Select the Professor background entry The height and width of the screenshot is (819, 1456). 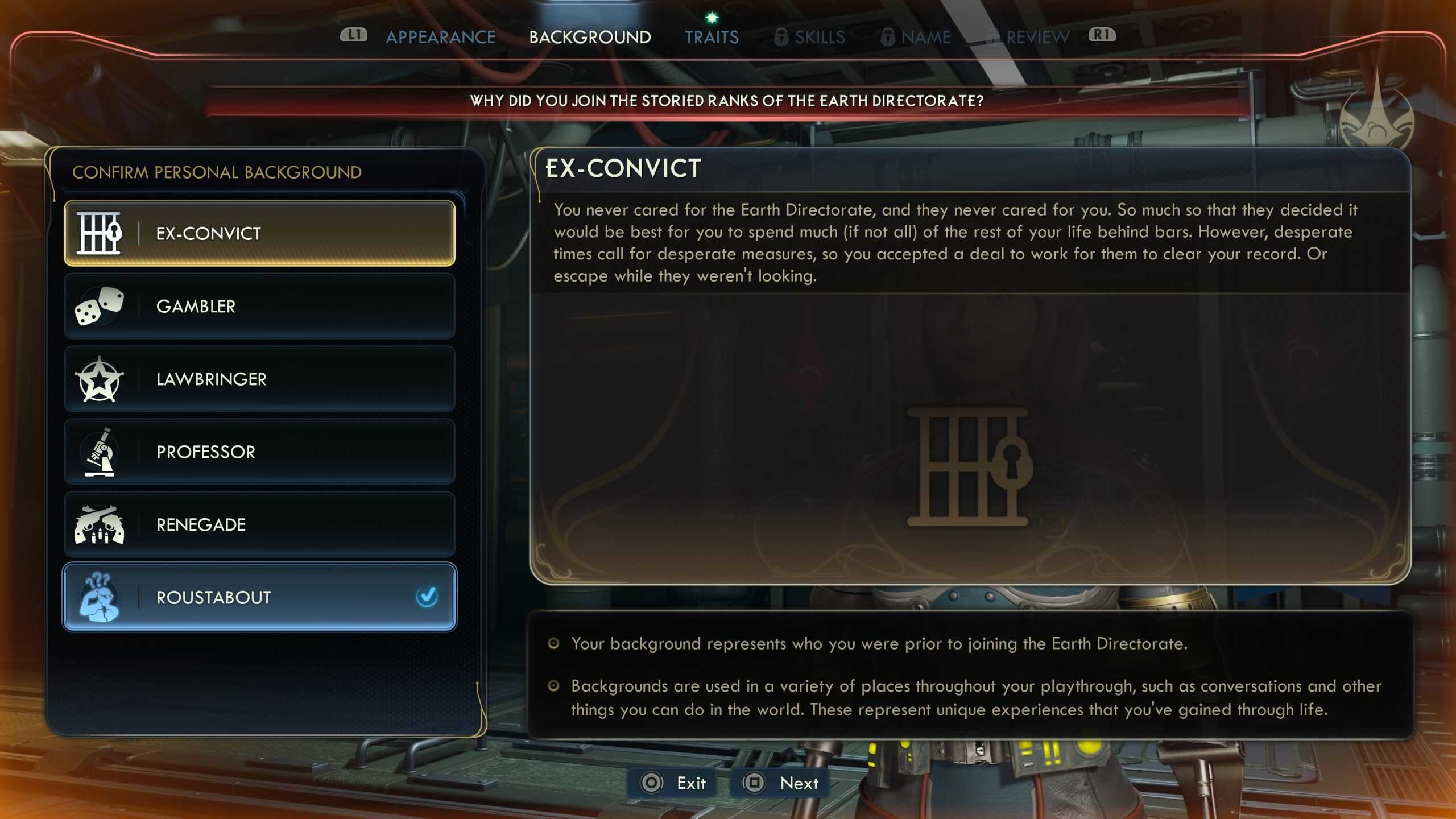tap(259, 452)
